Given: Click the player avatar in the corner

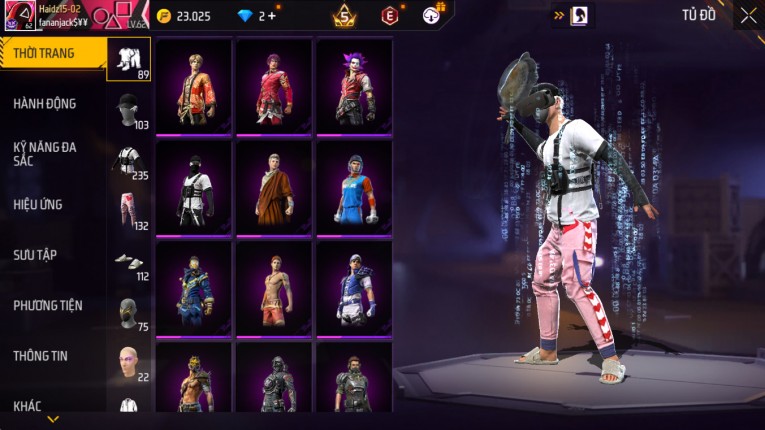Looking at the screenshot, I should tap(18, 17).
